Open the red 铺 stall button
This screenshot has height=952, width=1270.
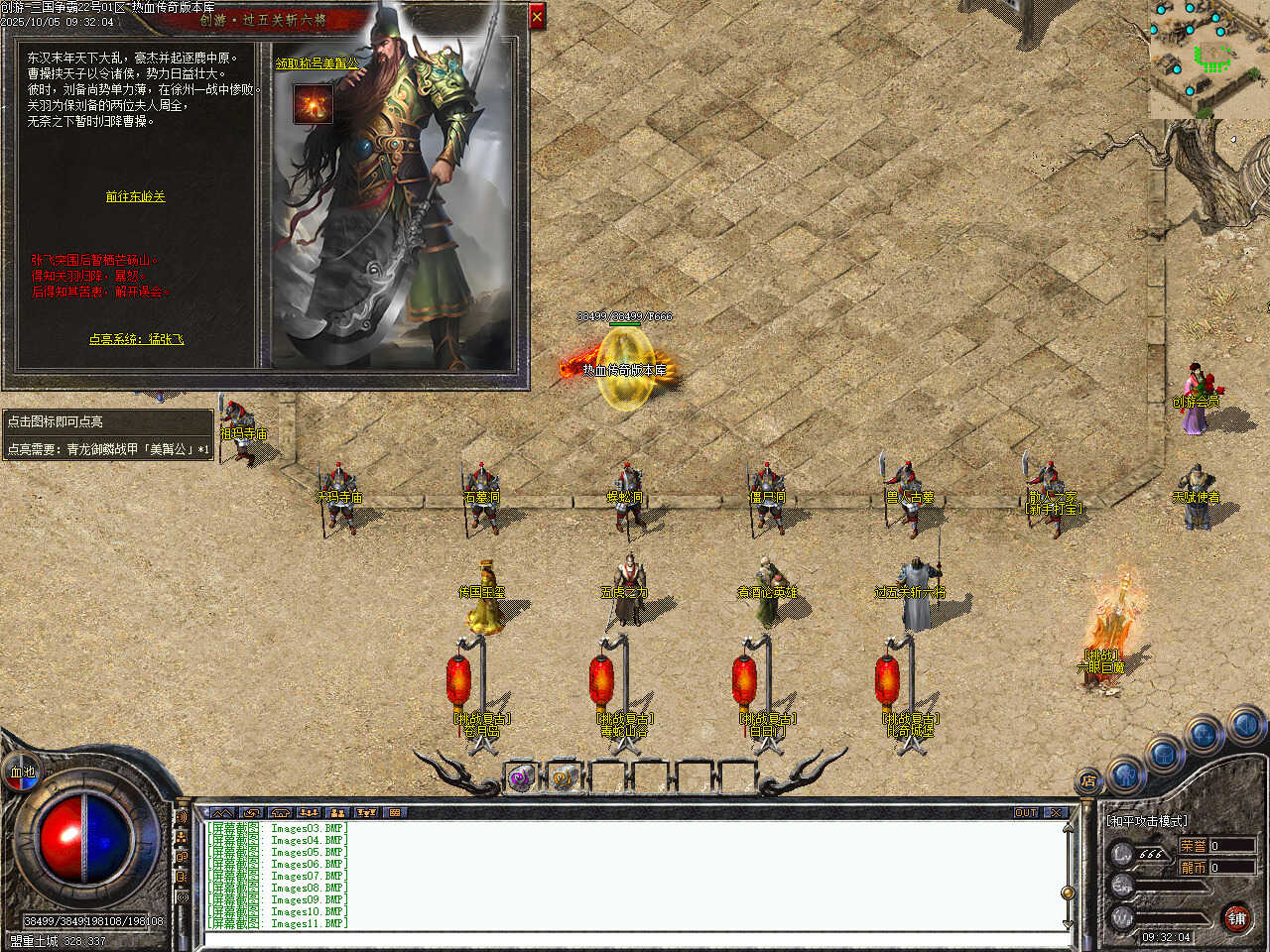pos(1236,918)
